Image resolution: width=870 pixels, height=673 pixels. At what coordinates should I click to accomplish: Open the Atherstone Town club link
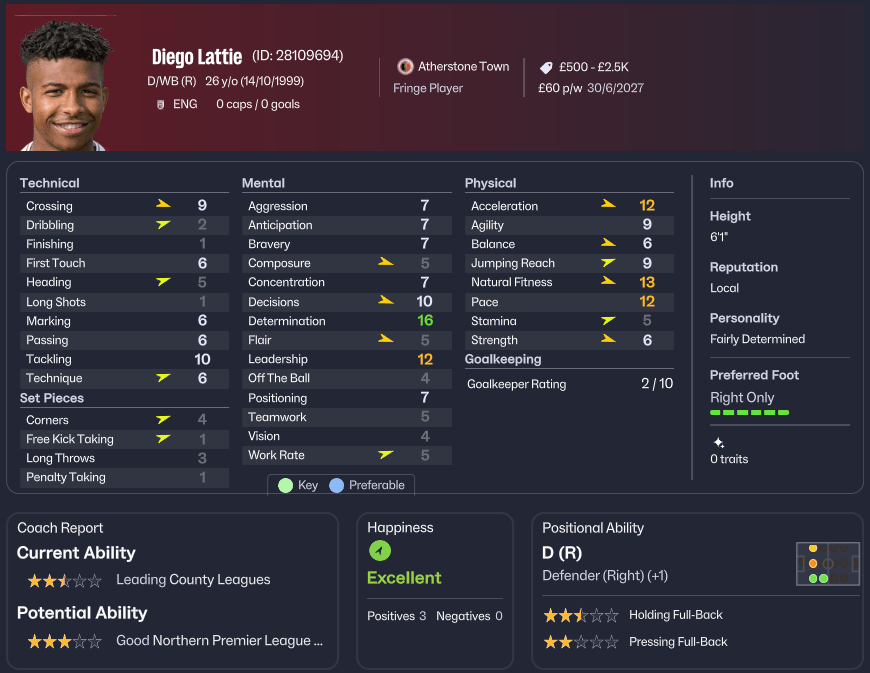[x=463, y=66]
